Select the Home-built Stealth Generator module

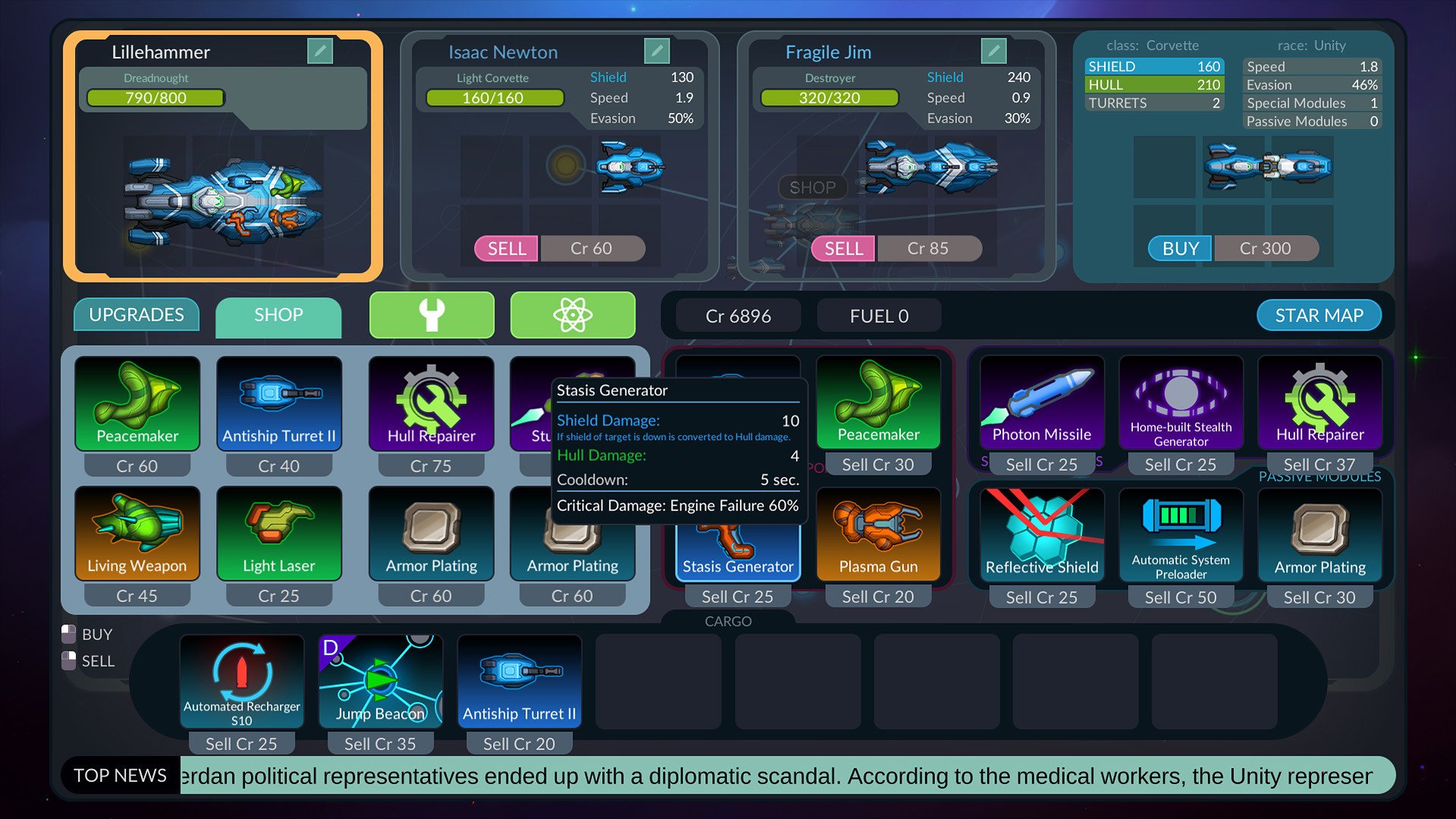[x=1181, y=403]
